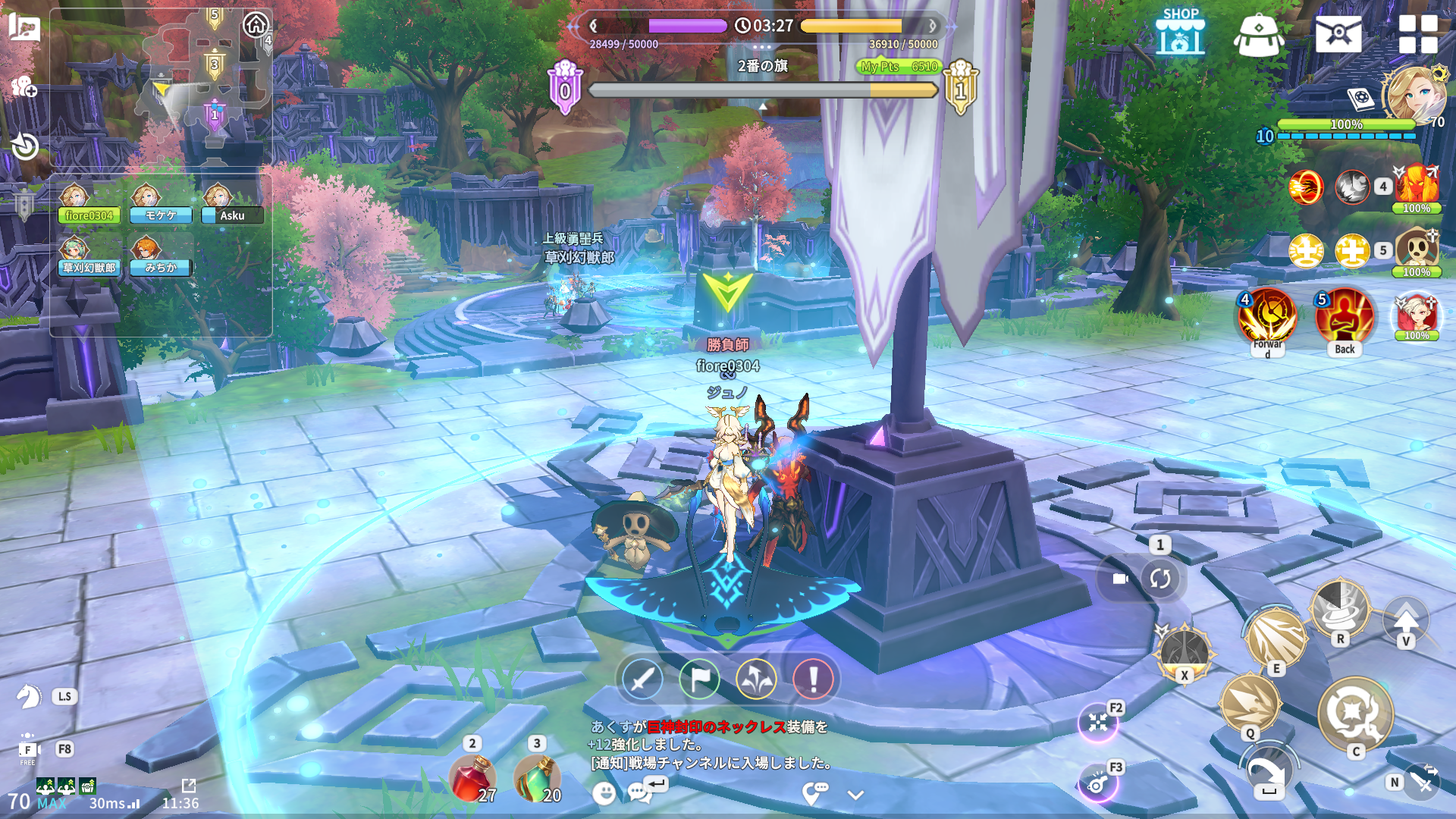1456x819 pixels.
Task: Toggle the camera view button
Action: 1120,579
